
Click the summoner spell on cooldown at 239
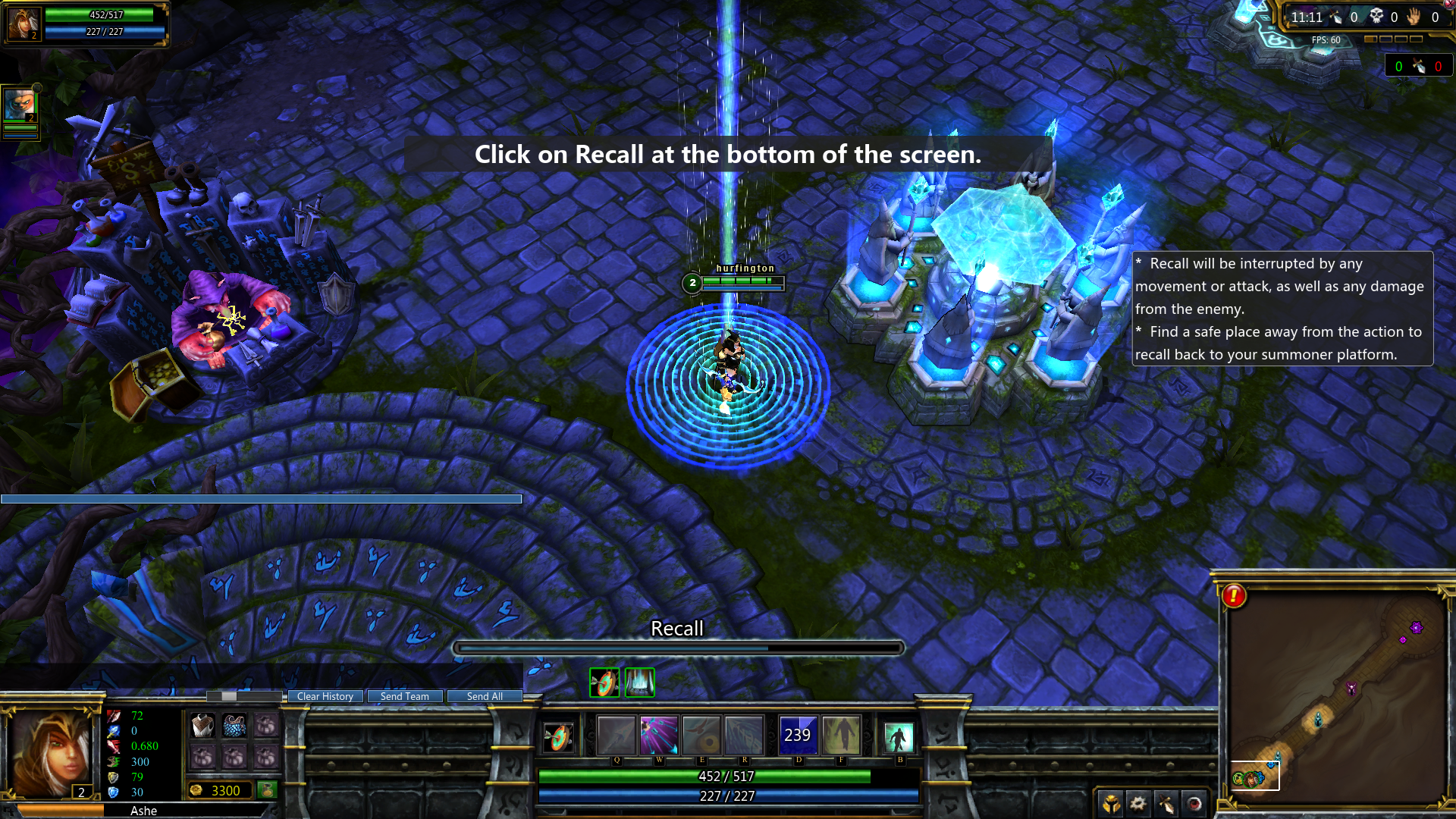(798, 735)
